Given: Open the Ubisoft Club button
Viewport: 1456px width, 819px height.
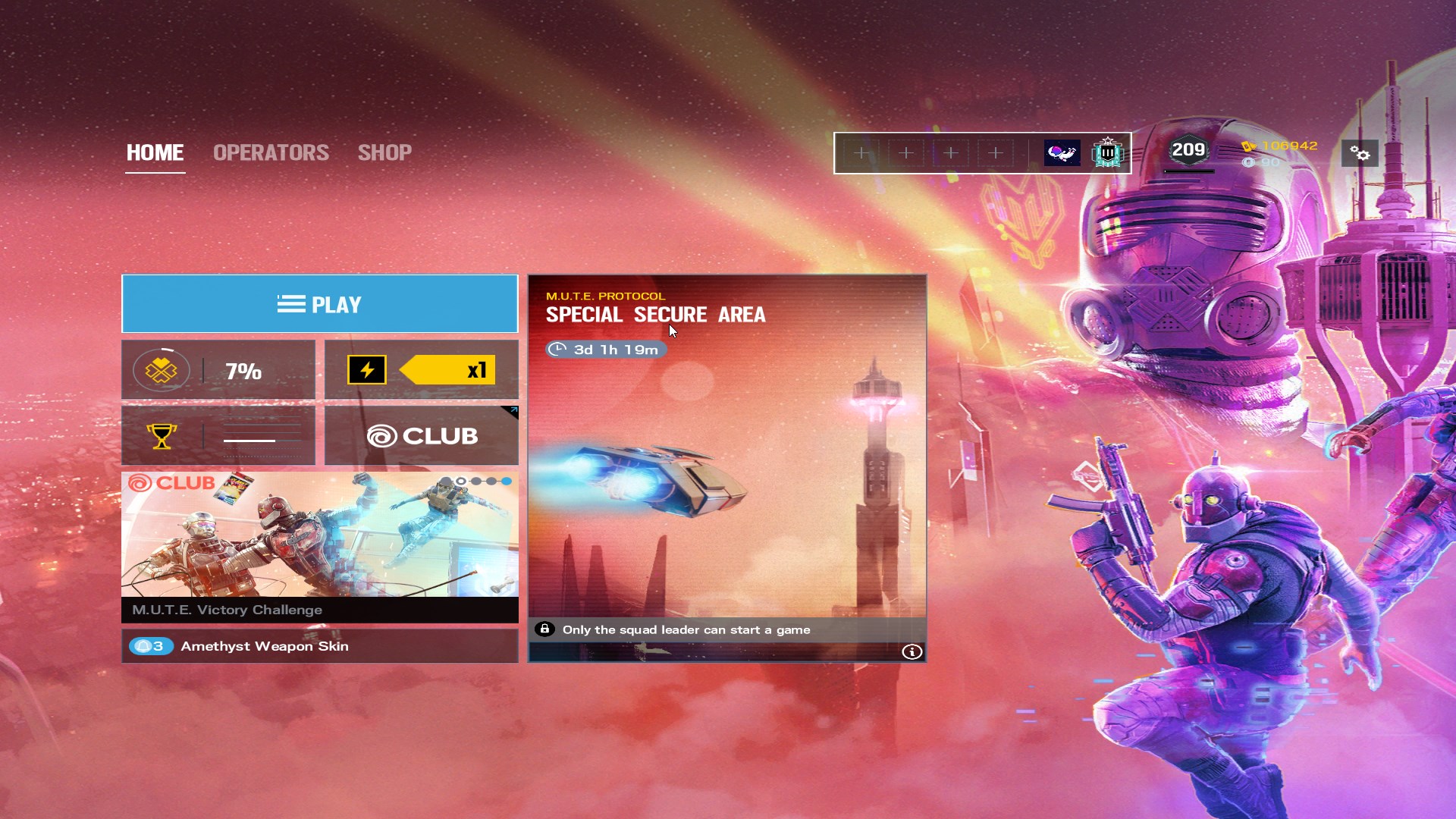Looking at the screenshot, I should point(422,435).
